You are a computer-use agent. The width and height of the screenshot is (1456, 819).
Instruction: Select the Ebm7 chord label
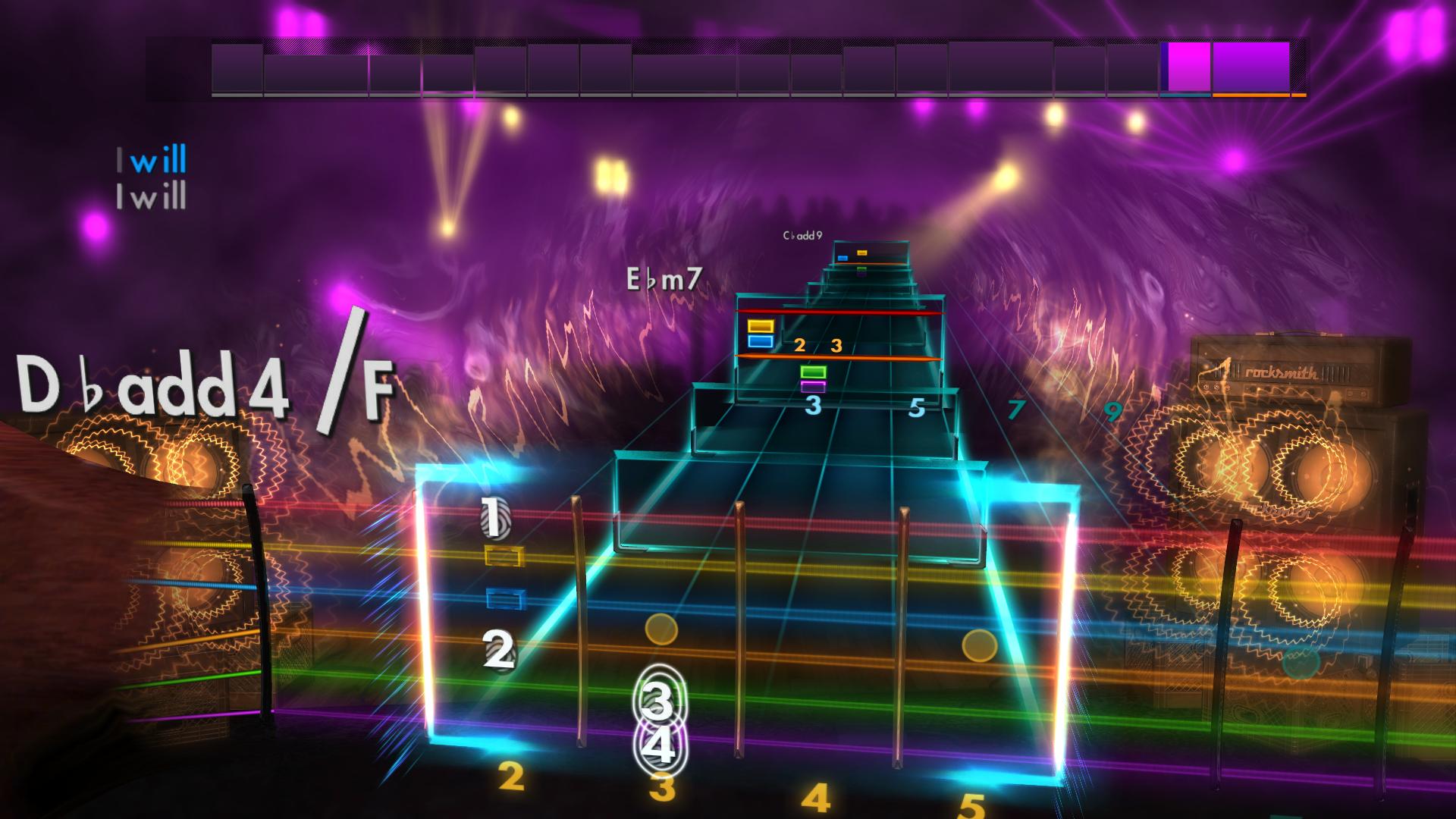[x=664, y=279]
